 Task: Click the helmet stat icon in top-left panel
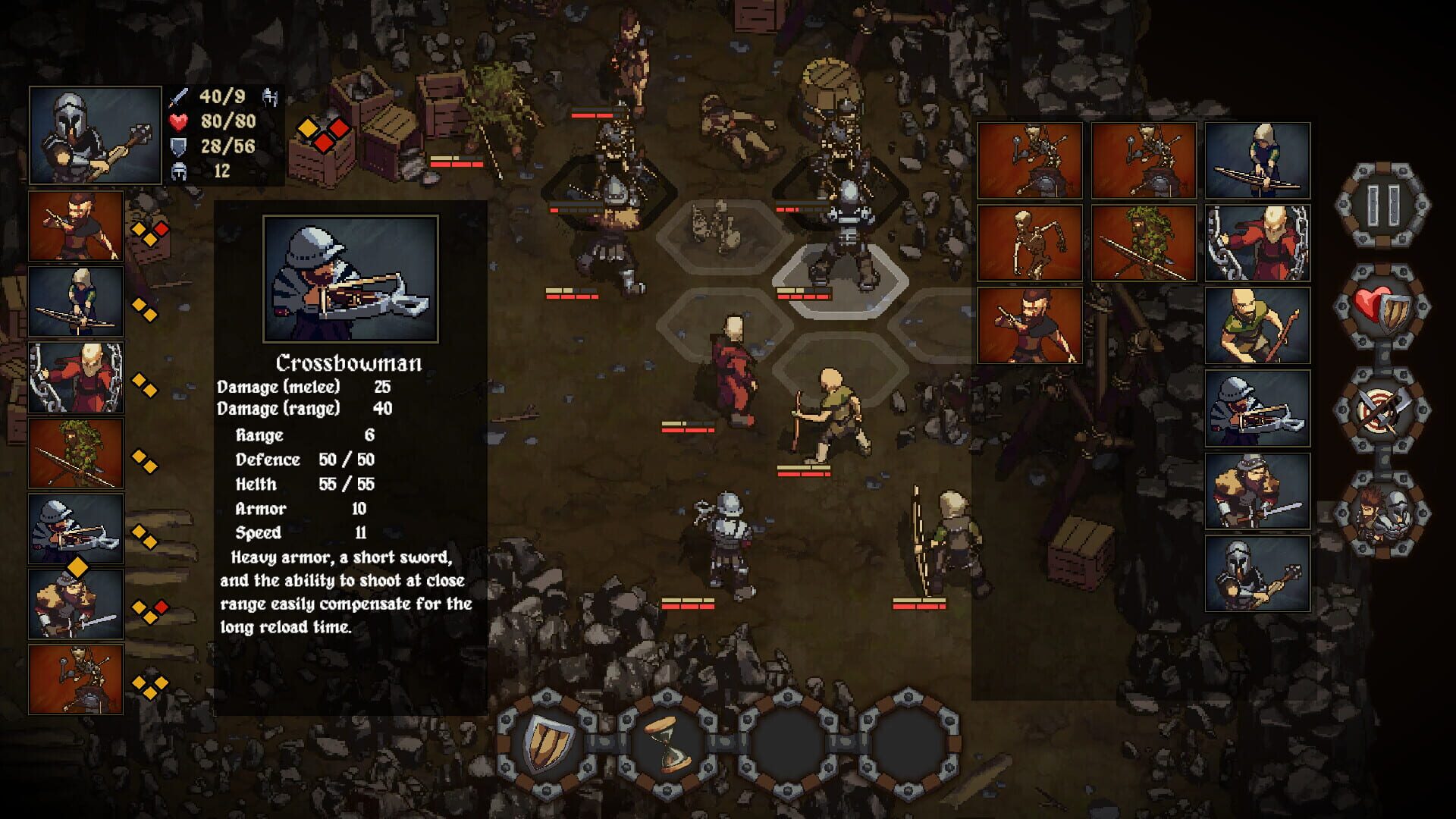pos(179,172)
